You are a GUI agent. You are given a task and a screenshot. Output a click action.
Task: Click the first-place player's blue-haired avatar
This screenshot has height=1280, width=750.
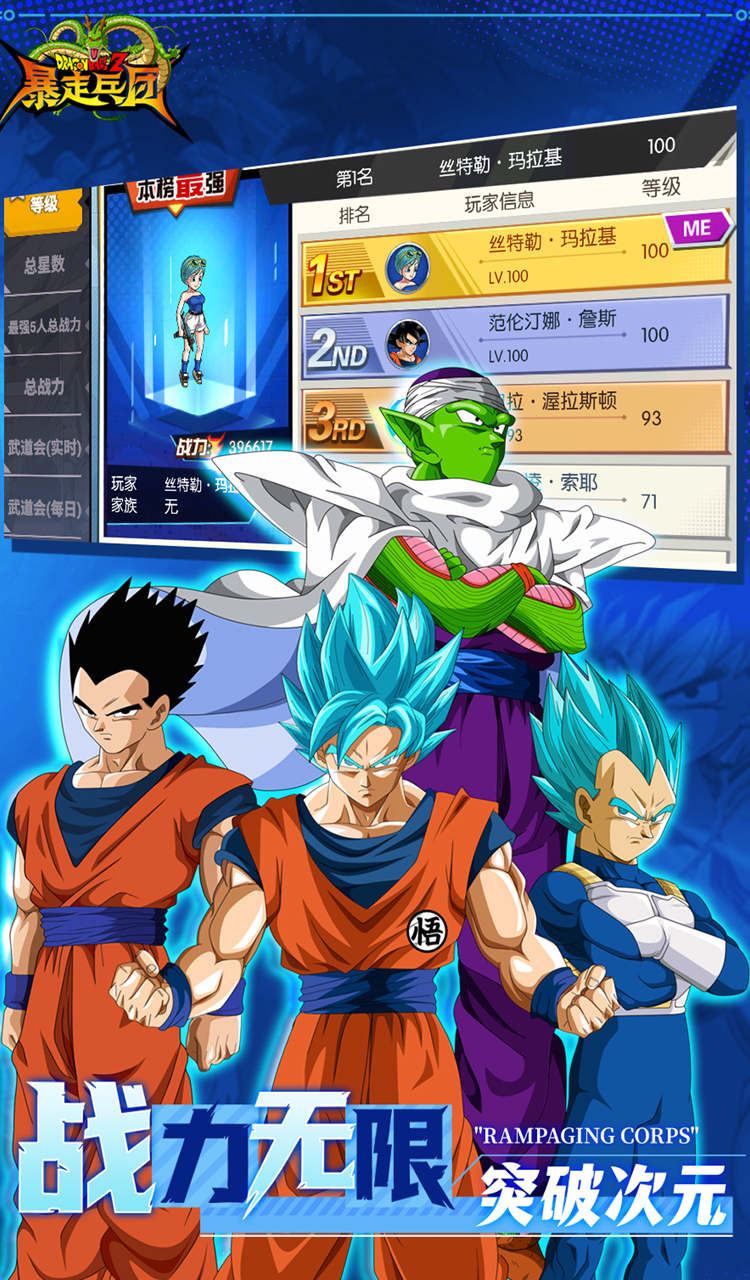[x=406, y=266]
